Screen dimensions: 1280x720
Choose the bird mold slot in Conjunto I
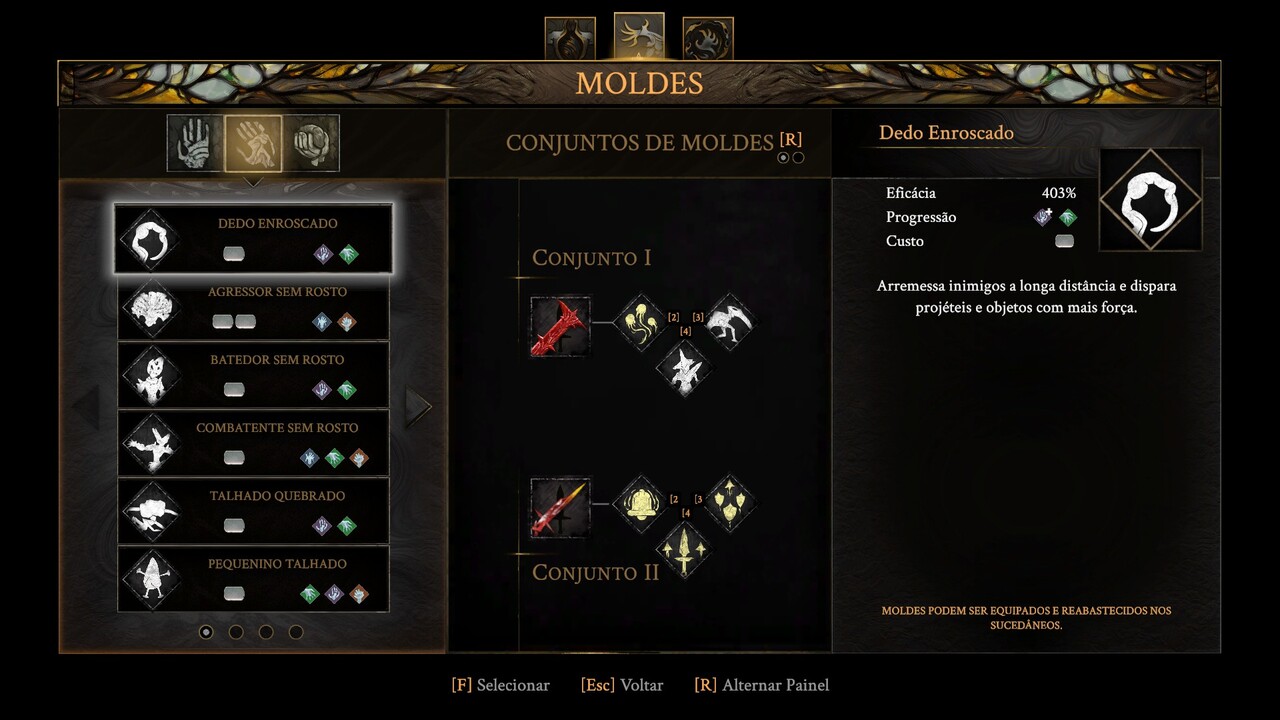(x=729, y=321)
